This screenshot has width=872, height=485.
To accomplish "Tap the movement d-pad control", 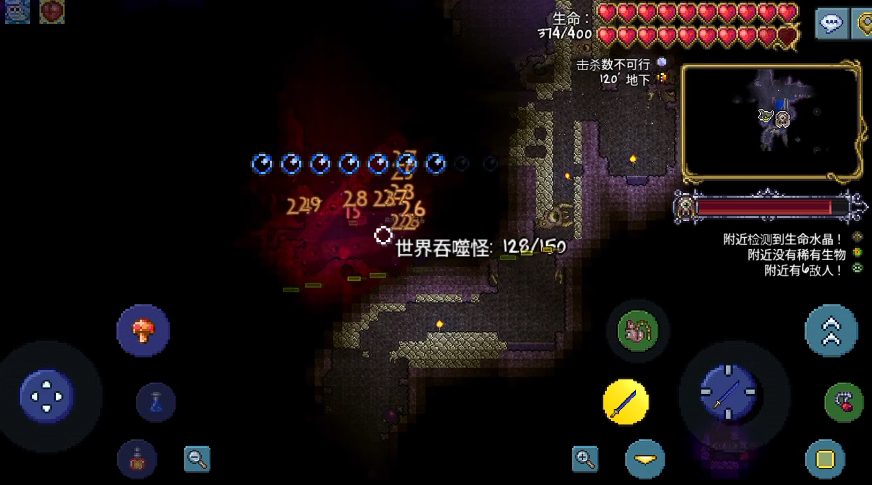I will point(47,396).
